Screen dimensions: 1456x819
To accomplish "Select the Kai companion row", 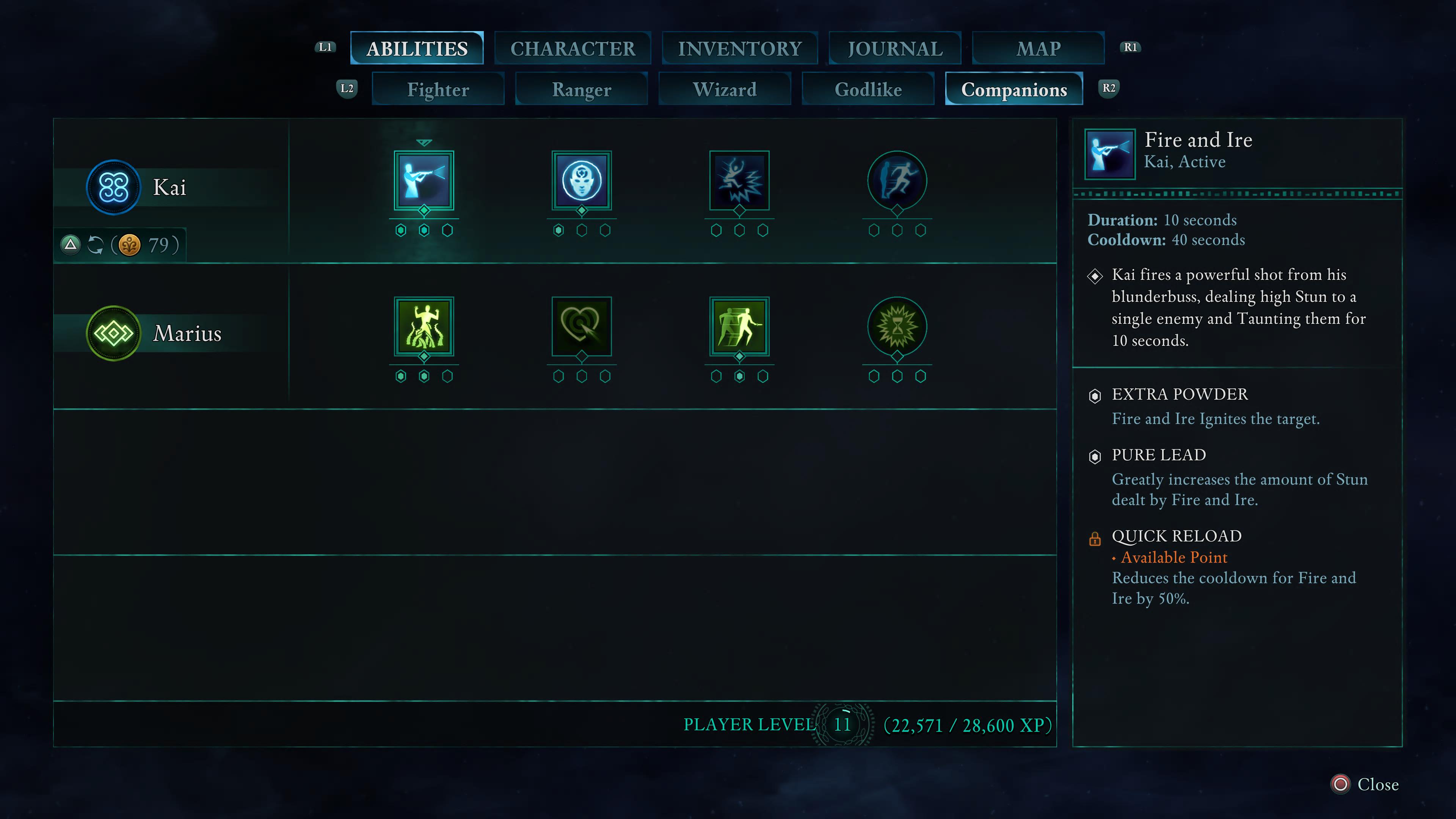I will pyautogui.click(x=169, y=188).
